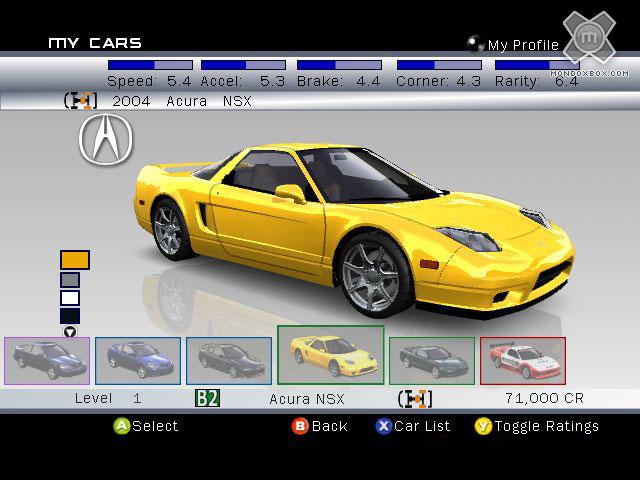Select the dark car thumbnail with blue border
This screenshot has height=480, width=640.
pyautogui.click(x=229, y=360)
